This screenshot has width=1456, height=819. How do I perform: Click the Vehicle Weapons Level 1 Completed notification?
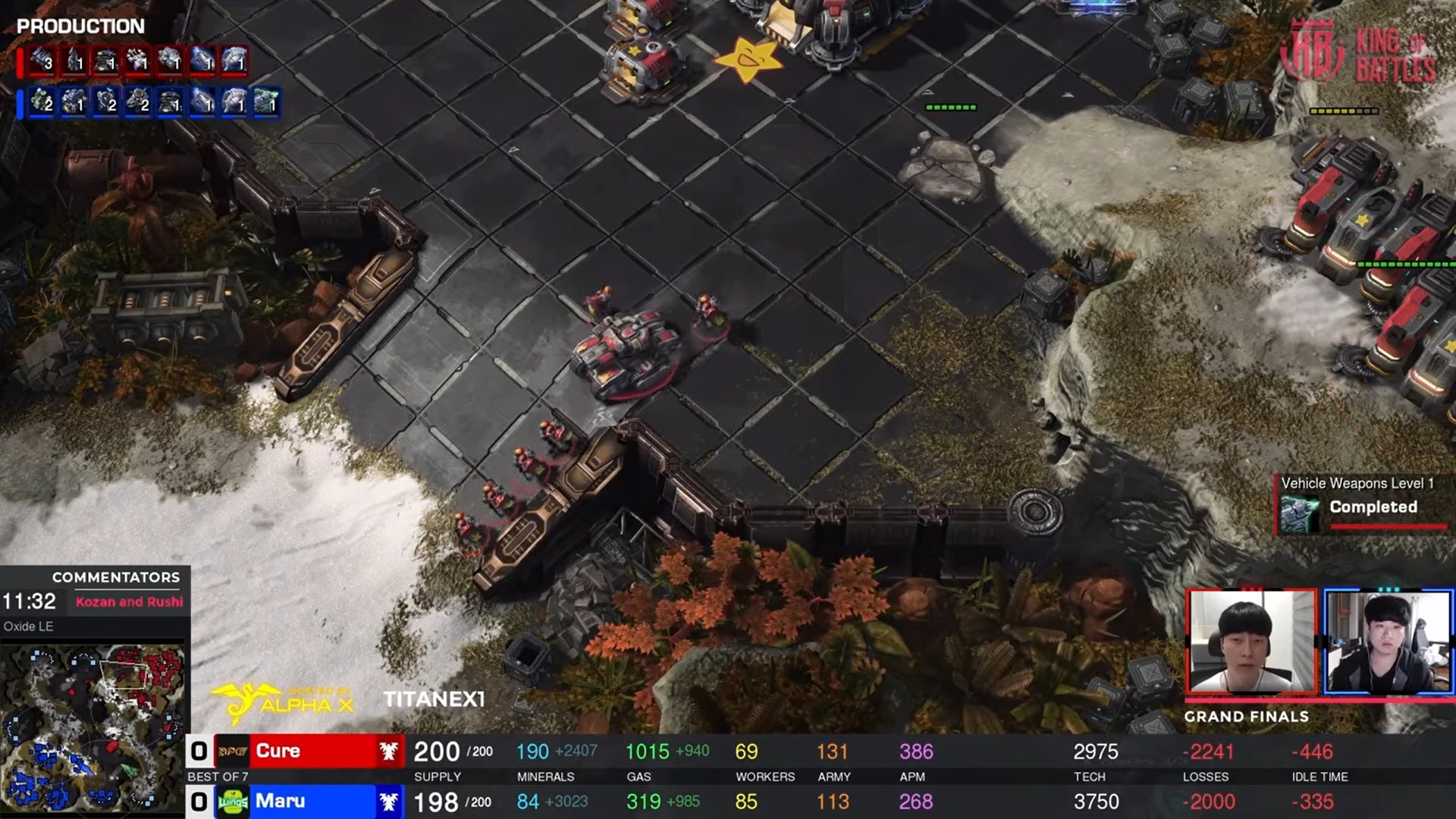click(1363, 504)
